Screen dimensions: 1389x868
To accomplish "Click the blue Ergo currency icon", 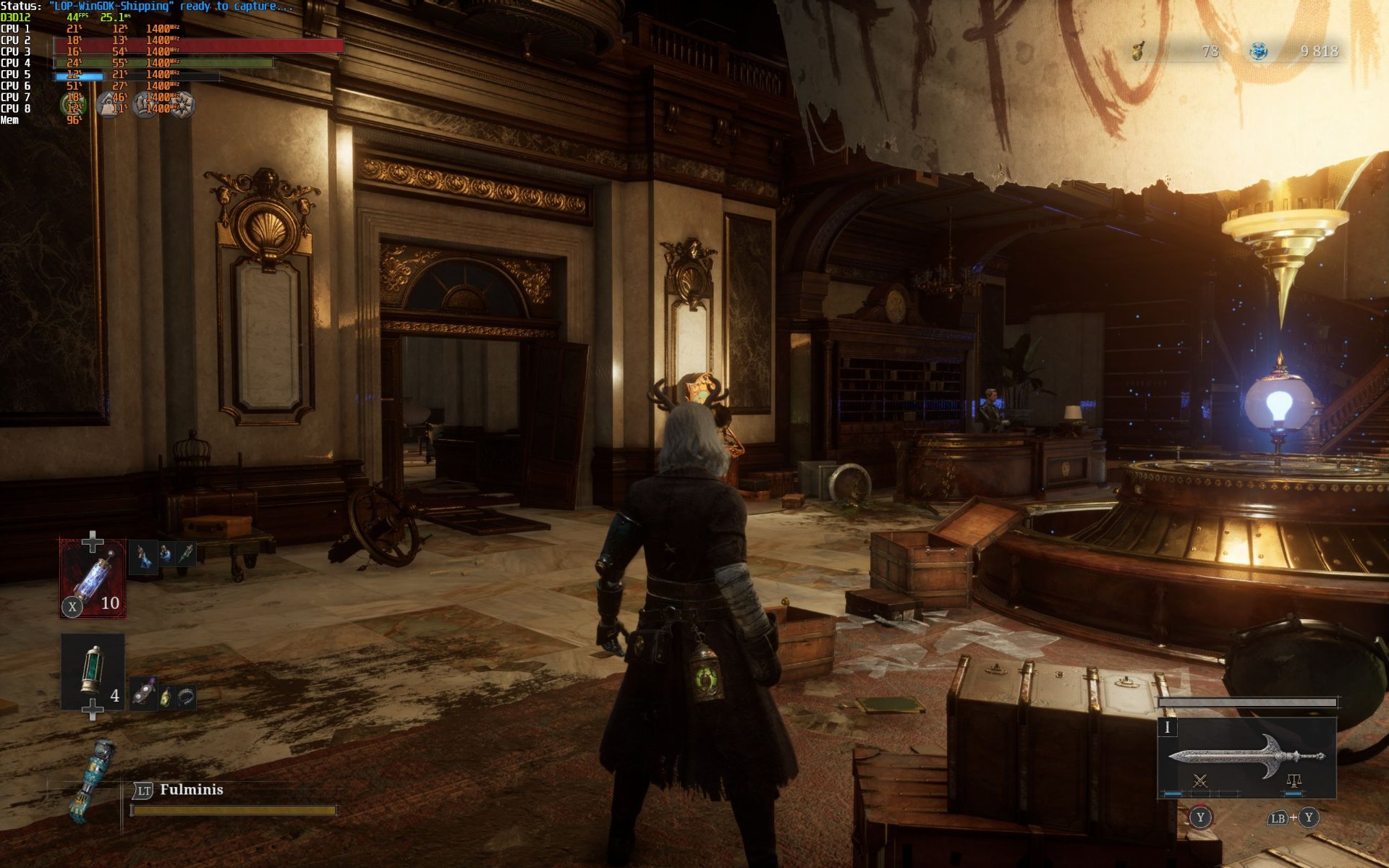I will pos(1259,51).
